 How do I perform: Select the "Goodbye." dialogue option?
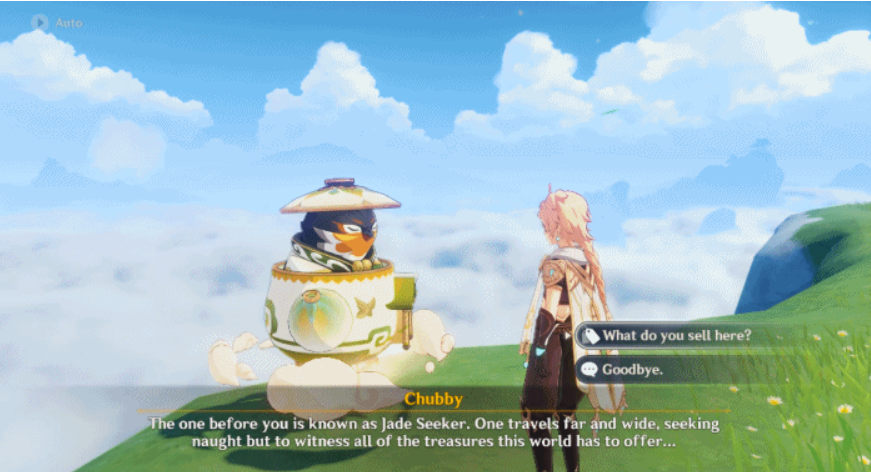pos(632,369)
